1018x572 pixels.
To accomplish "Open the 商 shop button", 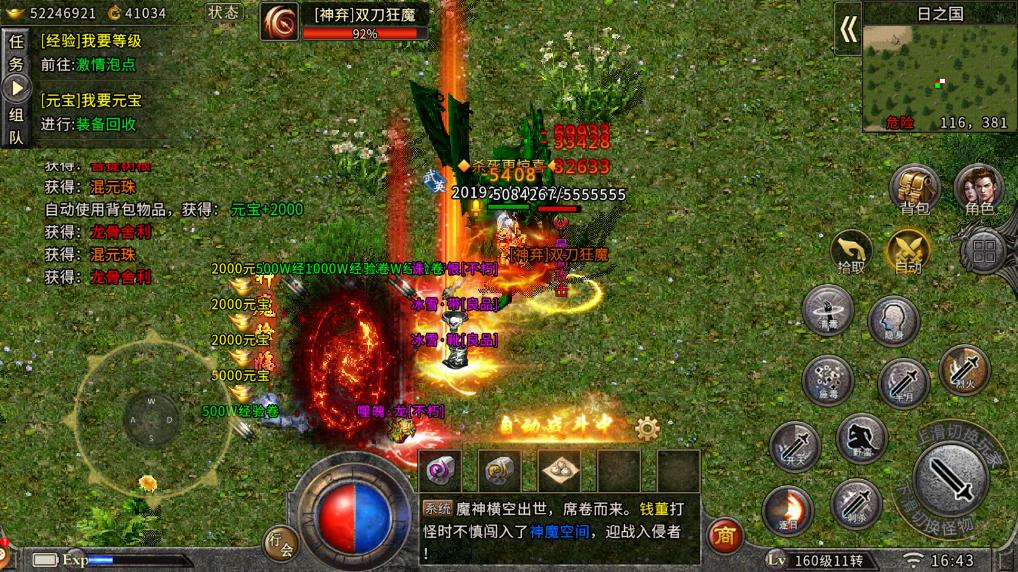I will pos(725,538).
